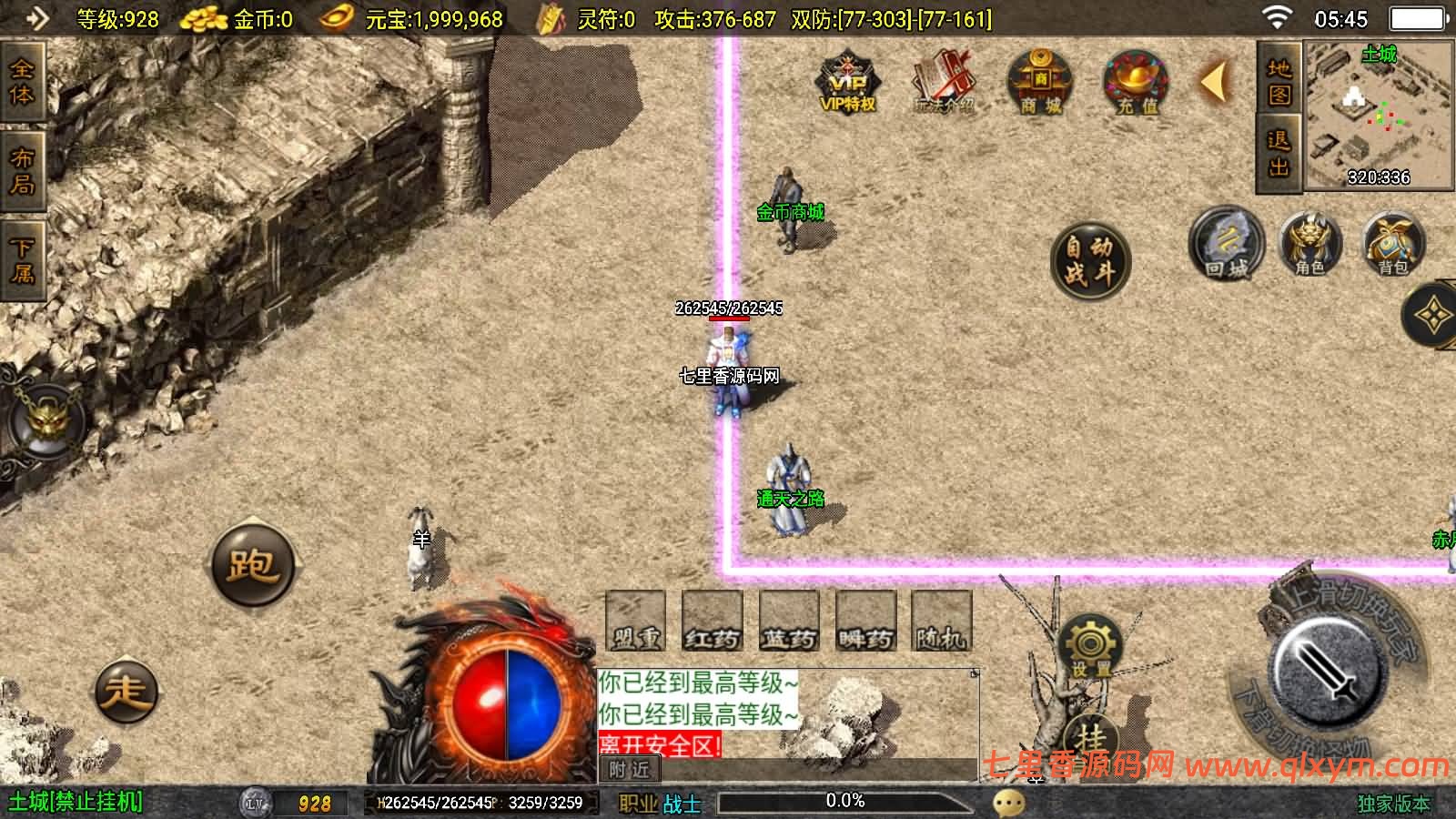Open the 背包 backpack panel
This screenshot has height=819, width=1456.
[1393, 246]
